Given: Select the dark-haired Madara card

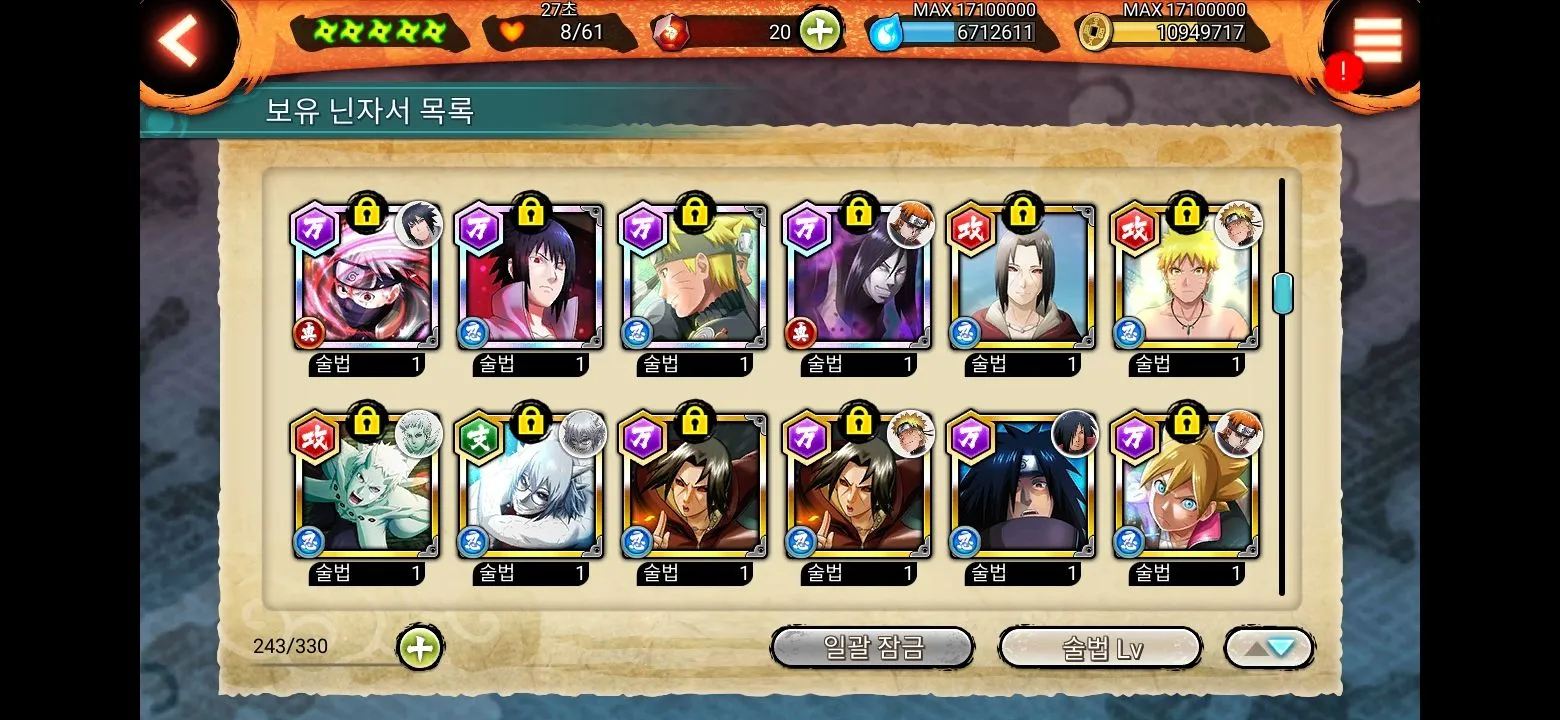Looking at the screenshot, I should (x=1022, y=488).
